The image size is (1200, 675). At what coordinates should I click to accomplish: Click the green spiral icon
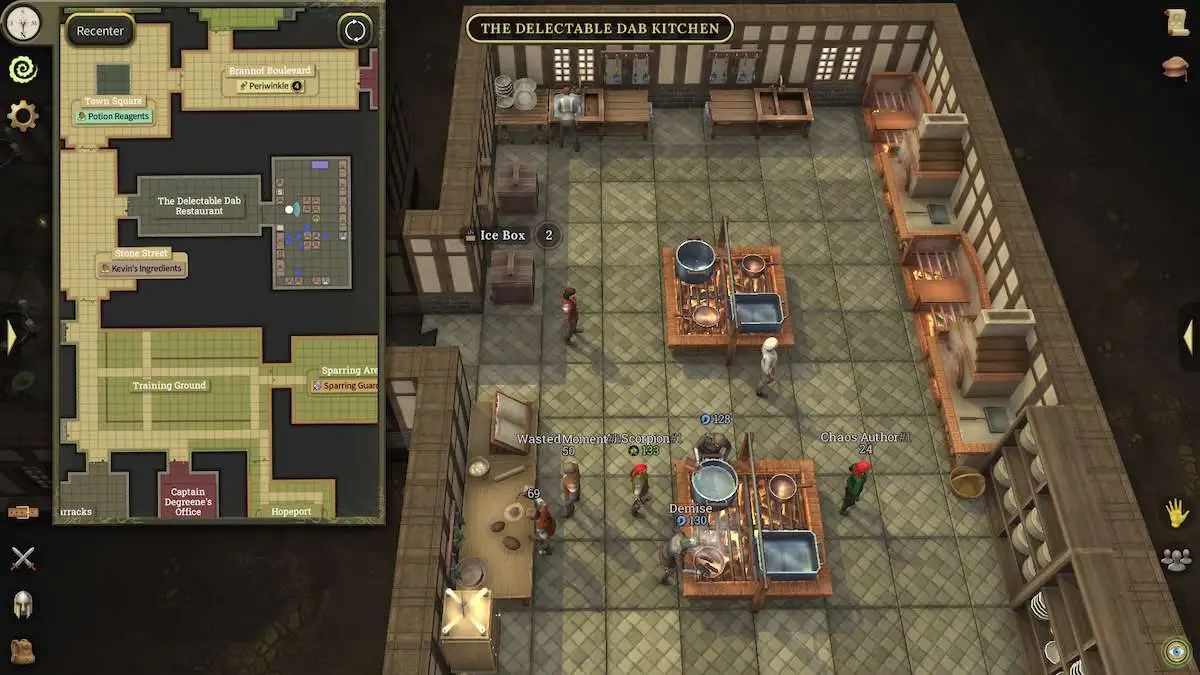coord(22,68)
